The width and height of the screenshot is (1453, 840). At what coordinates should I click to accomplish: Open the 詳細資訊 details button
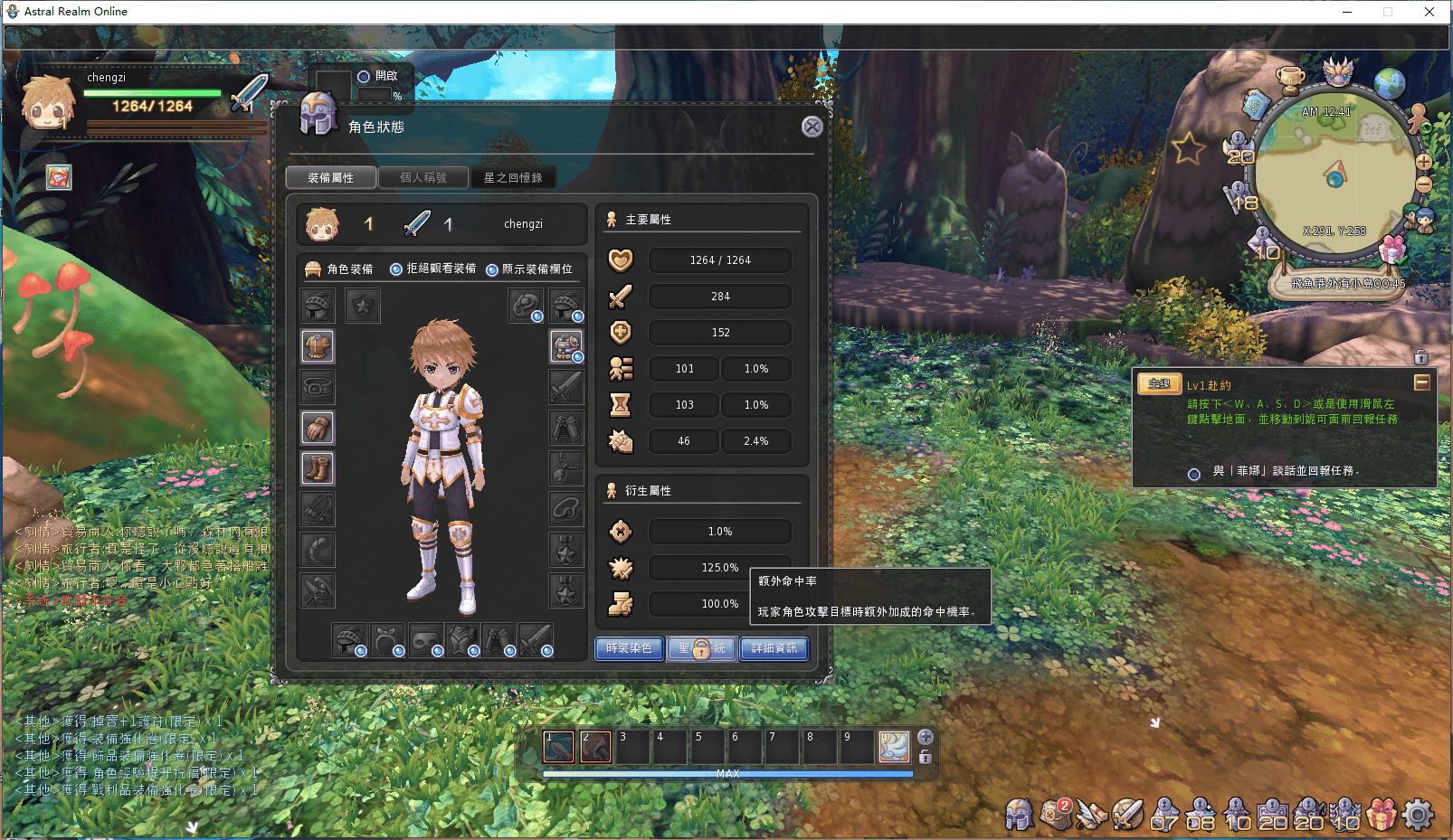[x=774, y=648]
